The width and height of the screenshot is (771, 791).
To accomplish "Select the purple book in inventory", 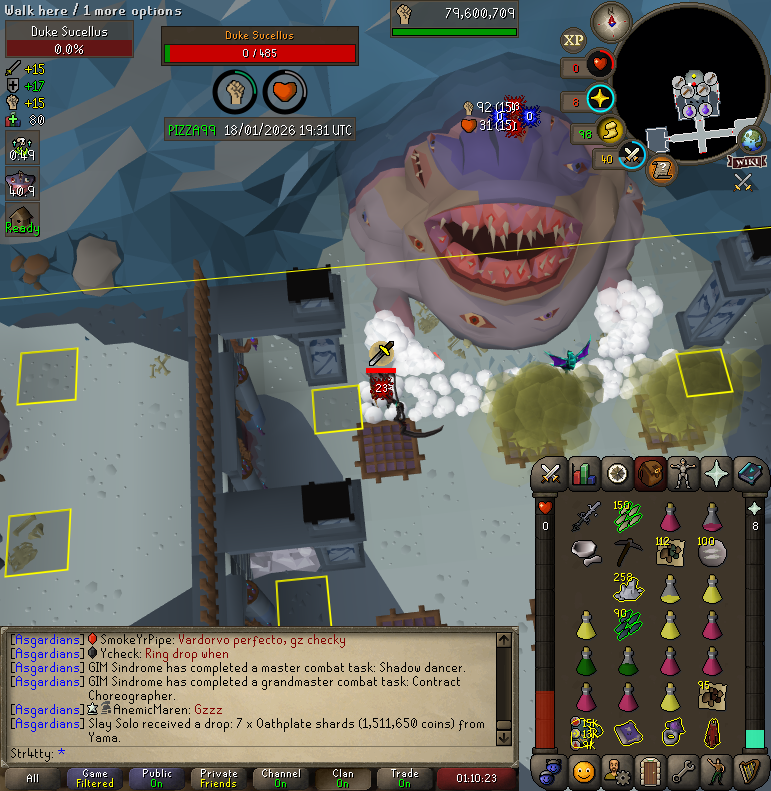I will point(628,732).
